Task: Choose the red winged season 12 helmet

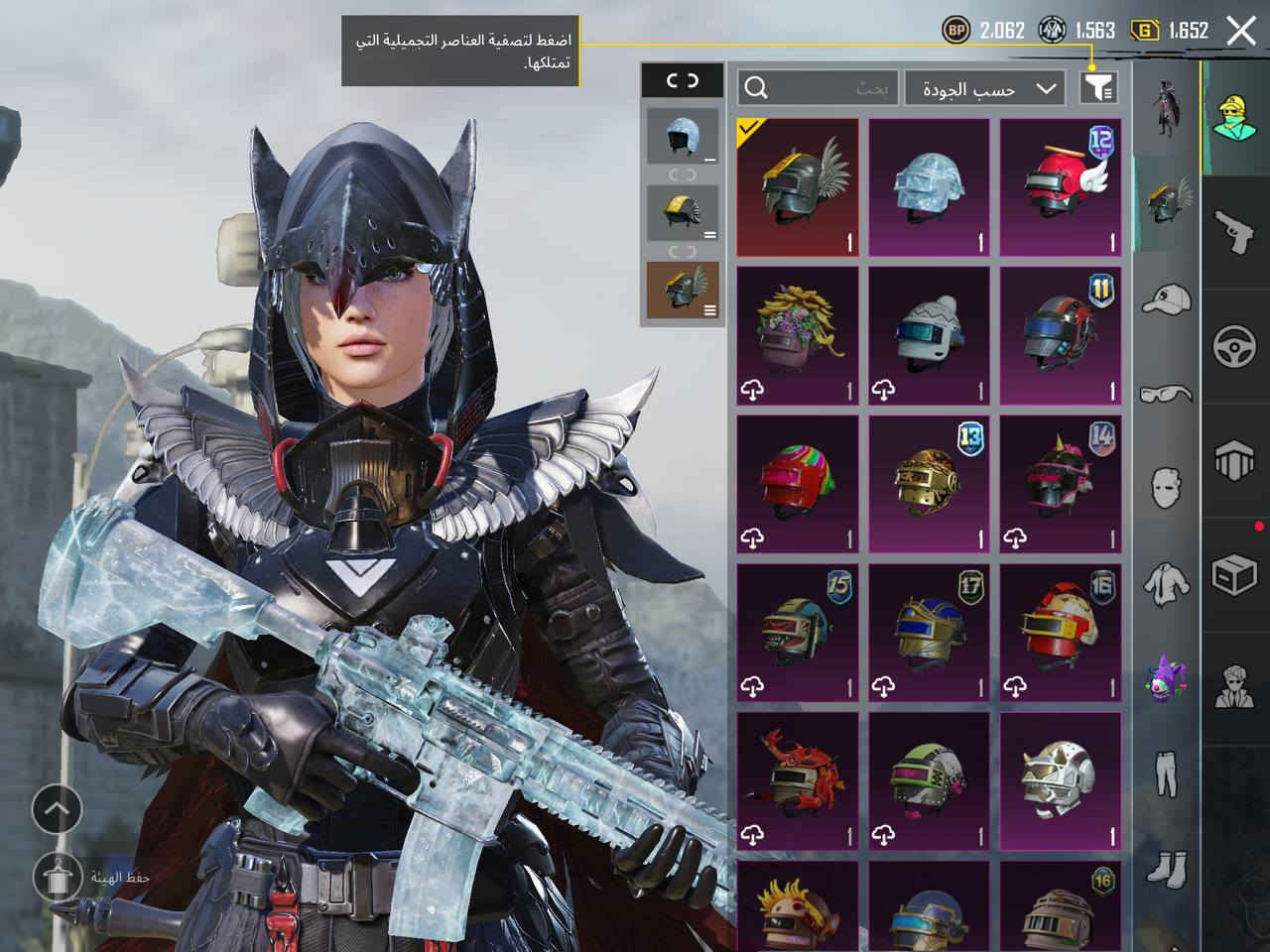Action: pos(1060,188)
